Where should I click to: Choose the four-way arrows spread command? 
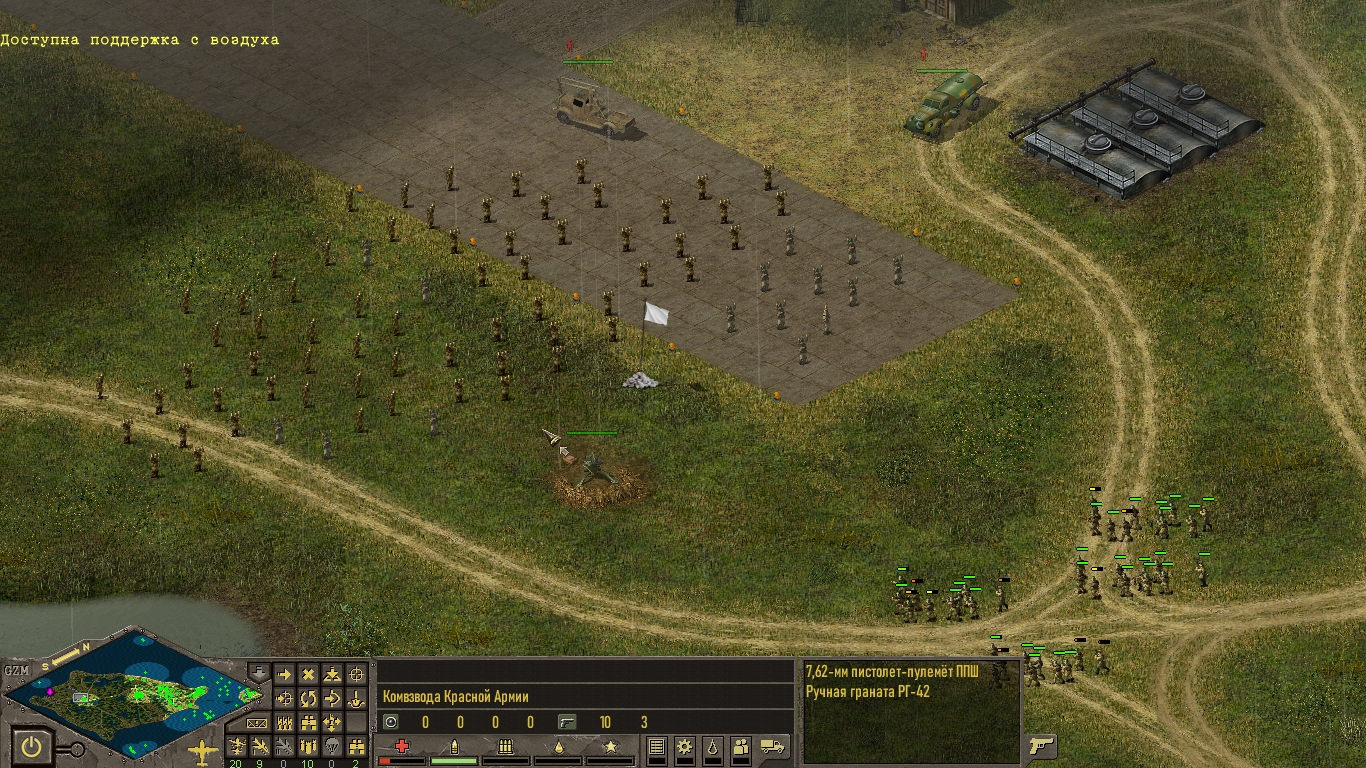pos(332,722)
